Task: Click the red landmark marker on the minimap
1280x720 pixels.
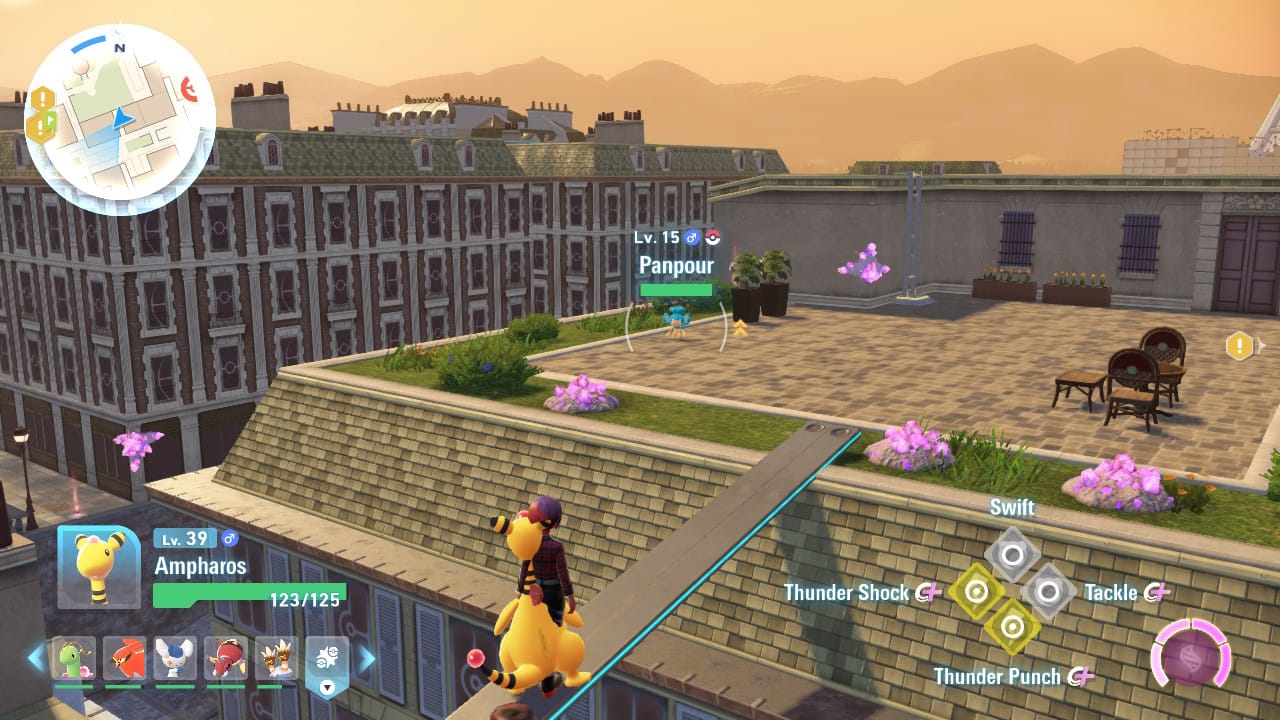Action: click(x=189, y=90)
